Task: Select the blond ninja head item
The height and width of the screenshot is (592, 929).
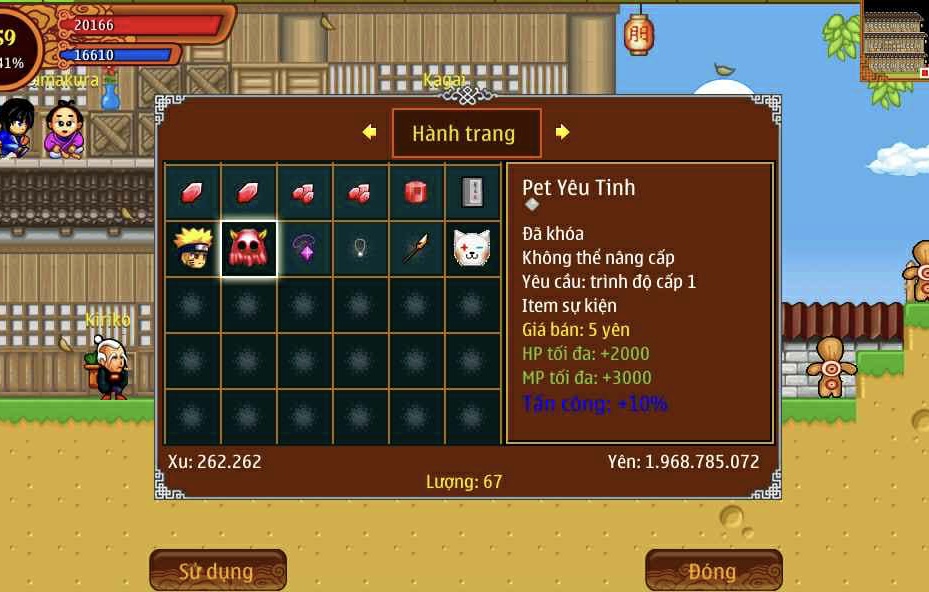Action: pos(192,249)
